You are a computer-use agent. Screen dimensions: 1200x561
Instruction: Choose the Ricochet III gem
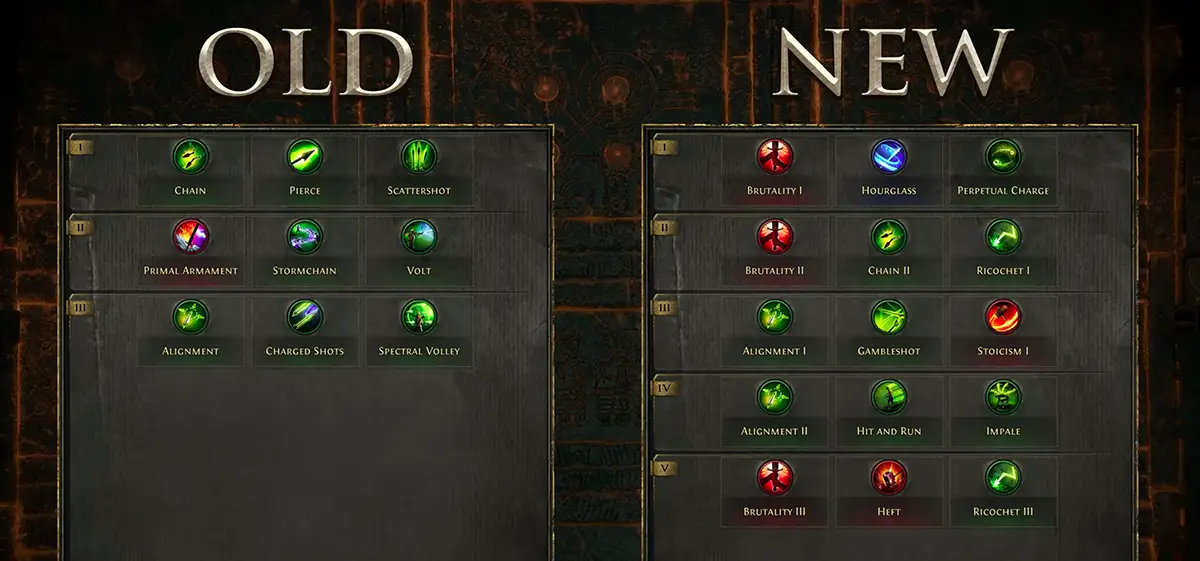(1003, 478)
